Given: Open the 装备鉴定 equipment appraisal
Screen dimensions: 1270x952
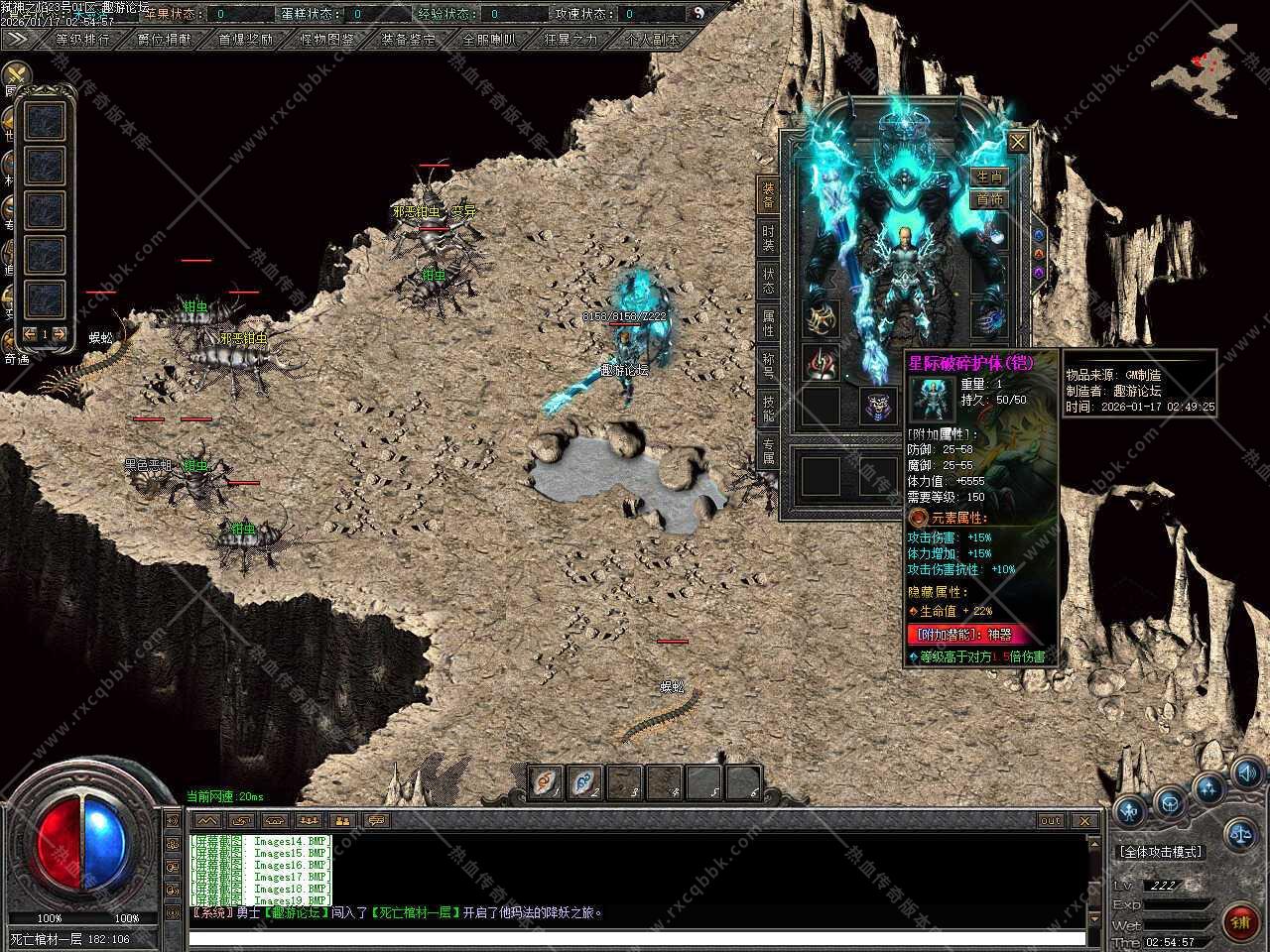Looking at the screenshot, I should pos(408,40).
